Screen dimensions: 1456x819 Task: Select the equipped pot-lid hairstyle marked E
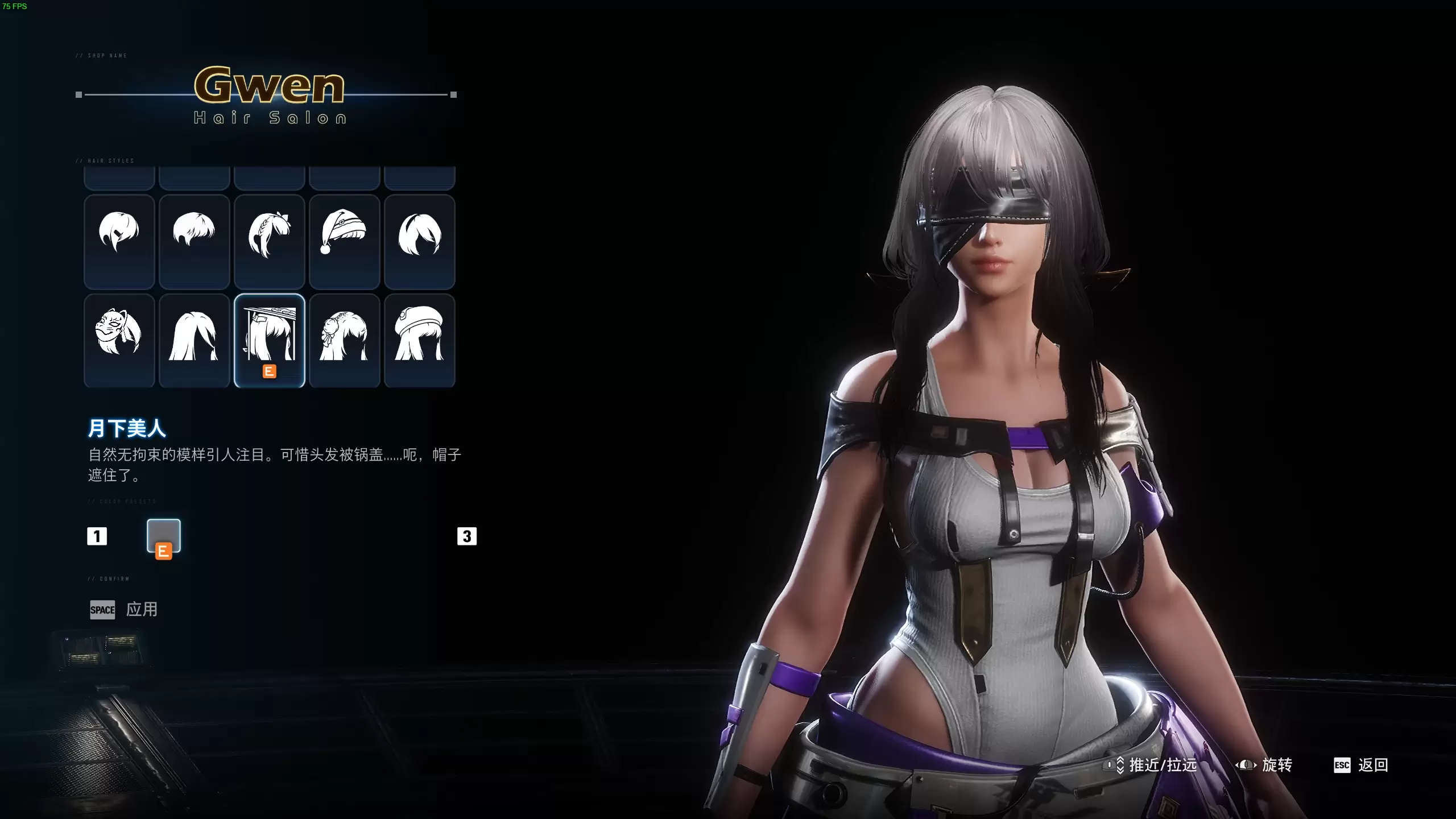[x=269, y=340]
